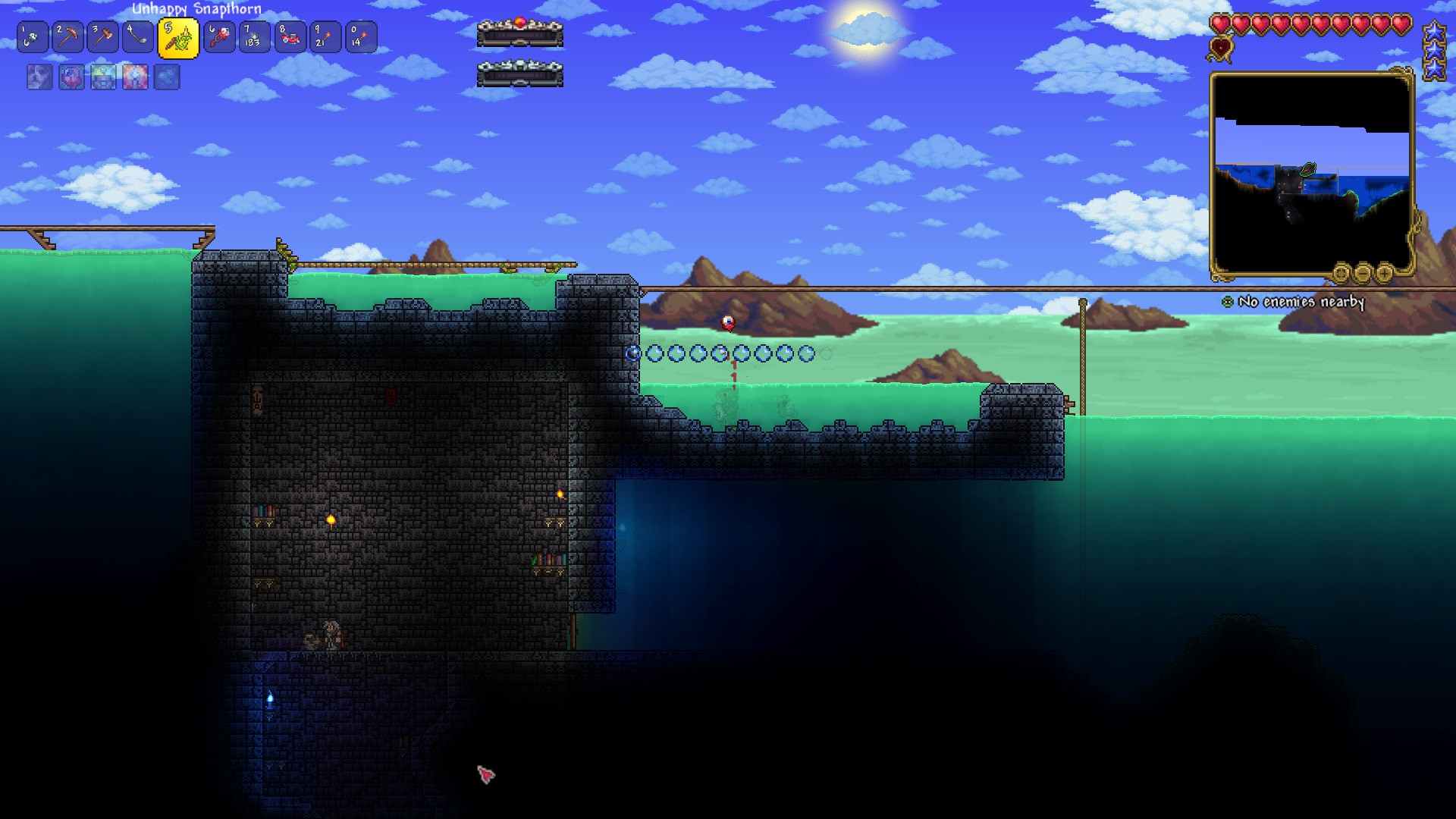Select the lawn mower in hotbar slot 8
Viewport: 1456px width, 819px height.
pyautogui.click(x=290, y=36)
